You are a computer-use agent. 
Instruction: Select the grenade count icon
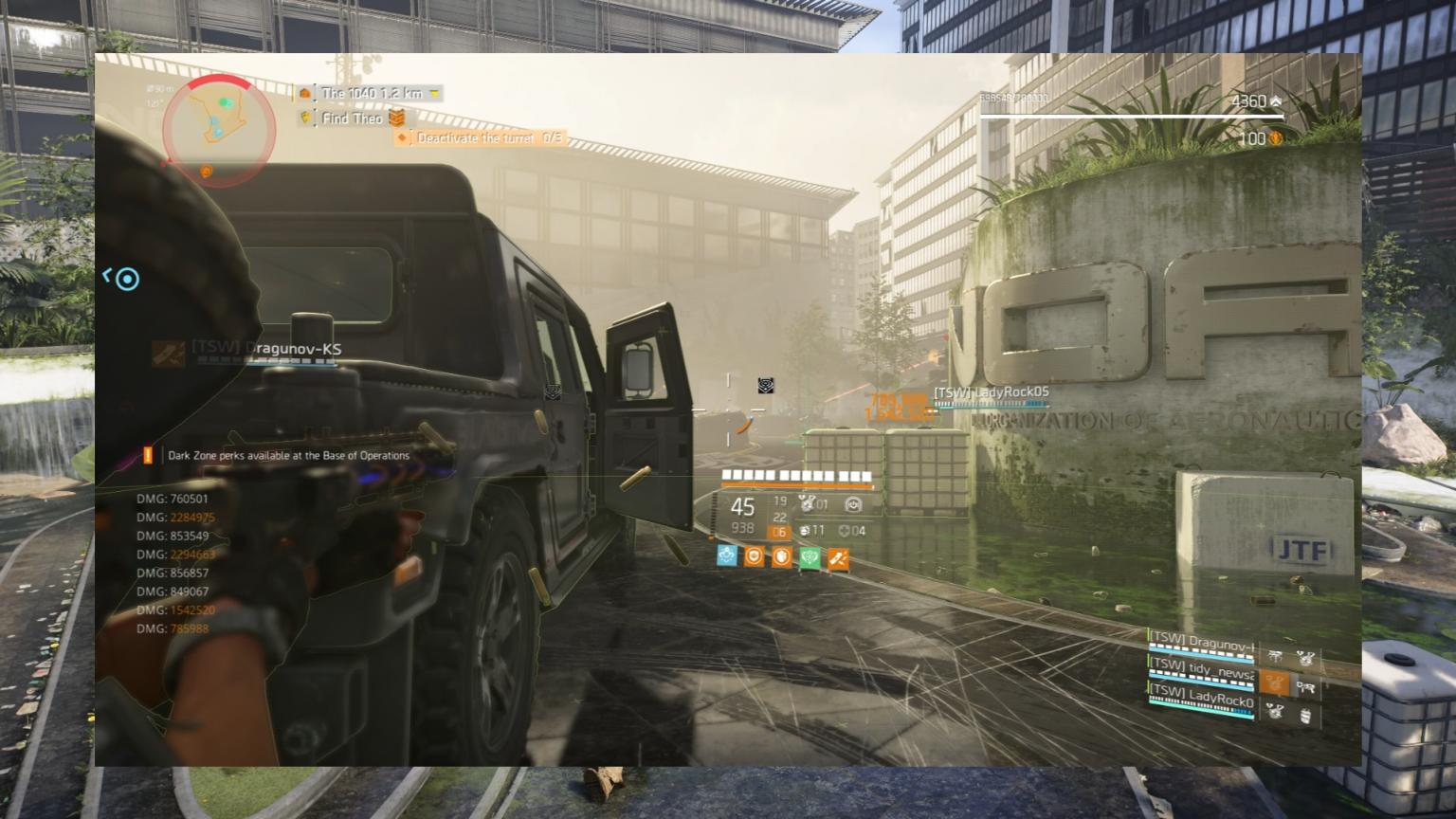pos(805,531)
